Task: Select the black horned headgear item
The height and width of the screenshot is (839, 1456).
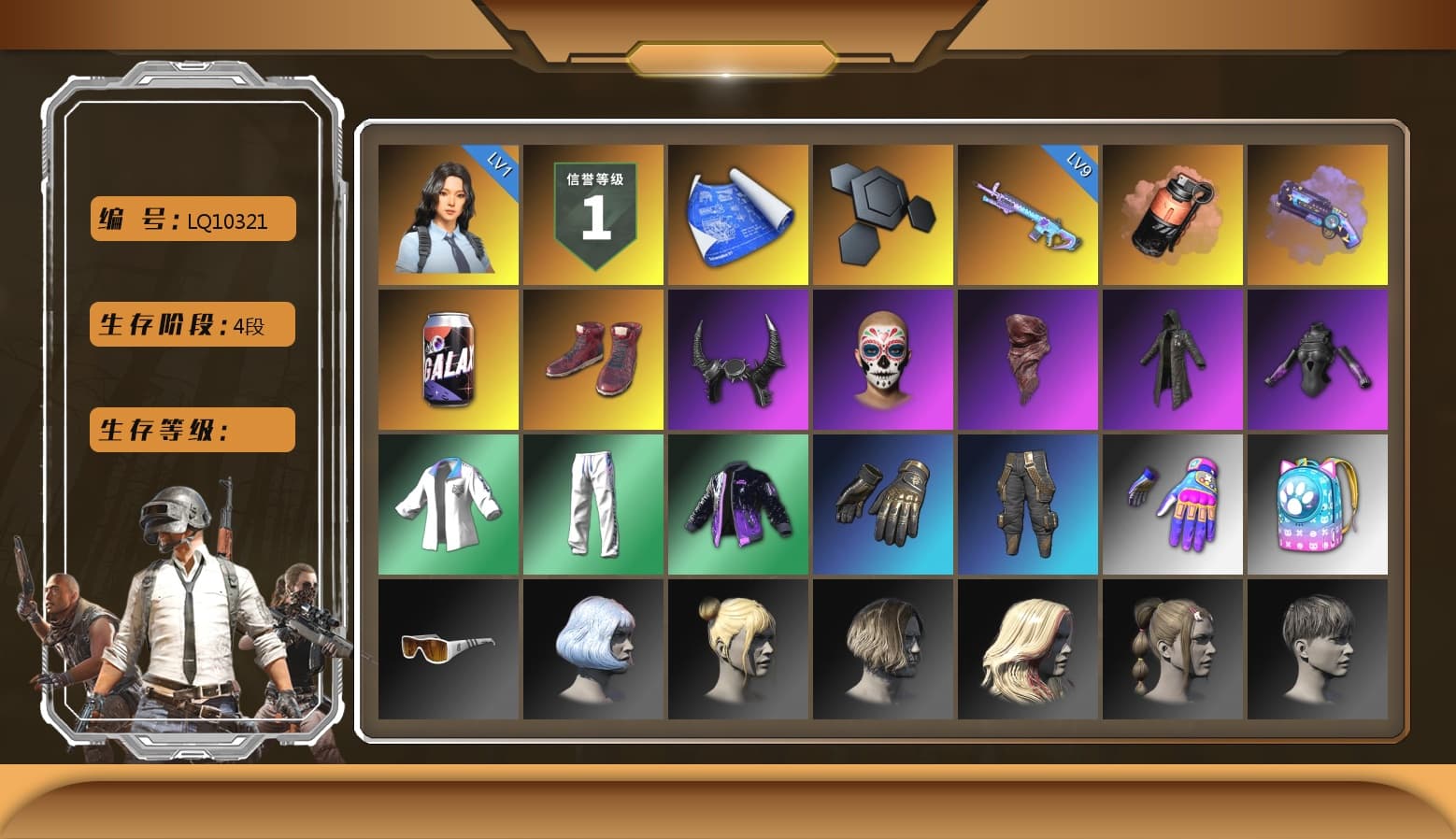Action: [x=737, y=359]
